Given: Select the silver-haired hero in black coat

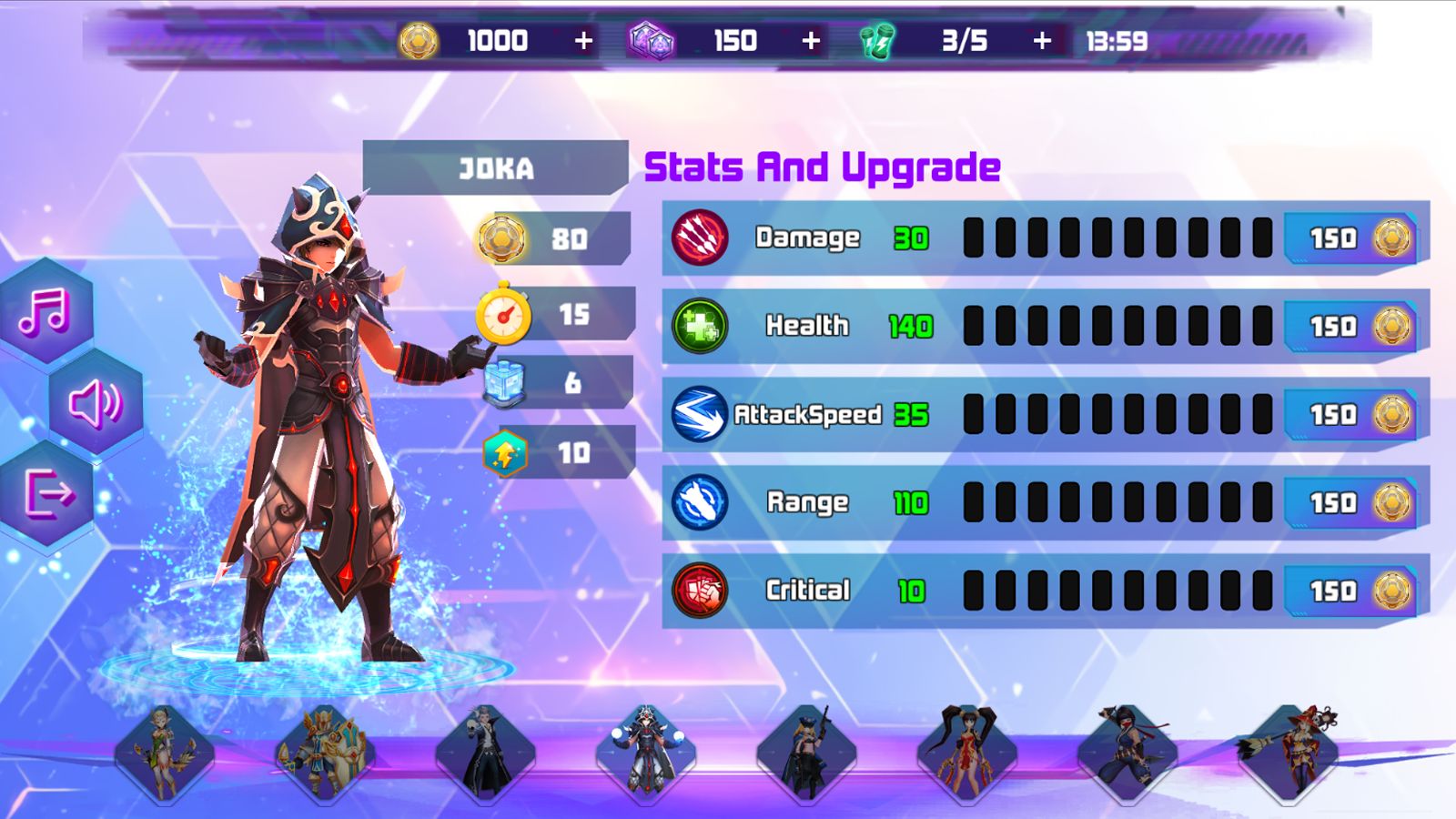Looking at the screenshot, I should [485, 755].
